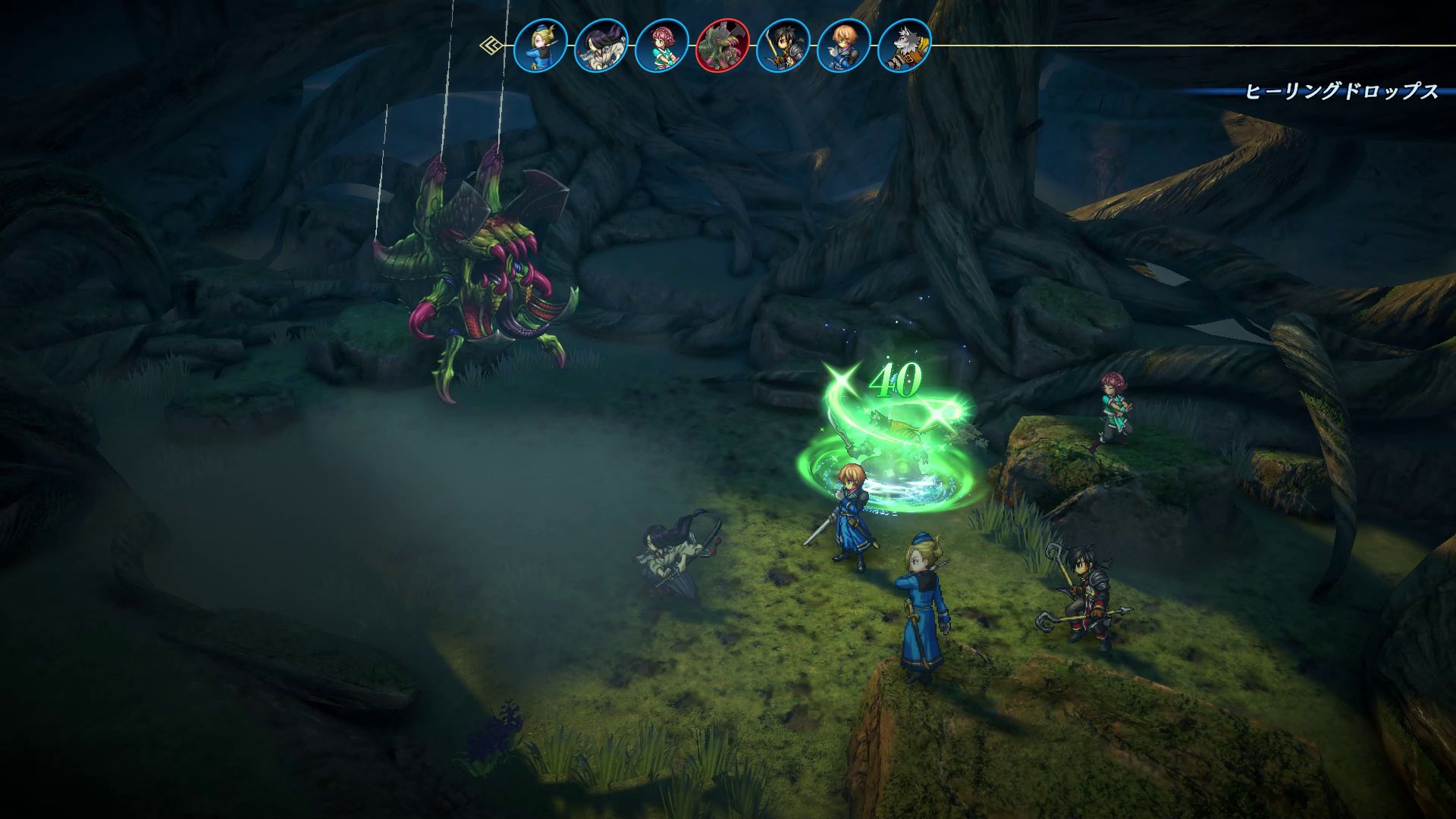Select the red-ringed plant monster turn portrait
Screen dimensions: 1456x819
pyautogui.click(x=723, y=45)
